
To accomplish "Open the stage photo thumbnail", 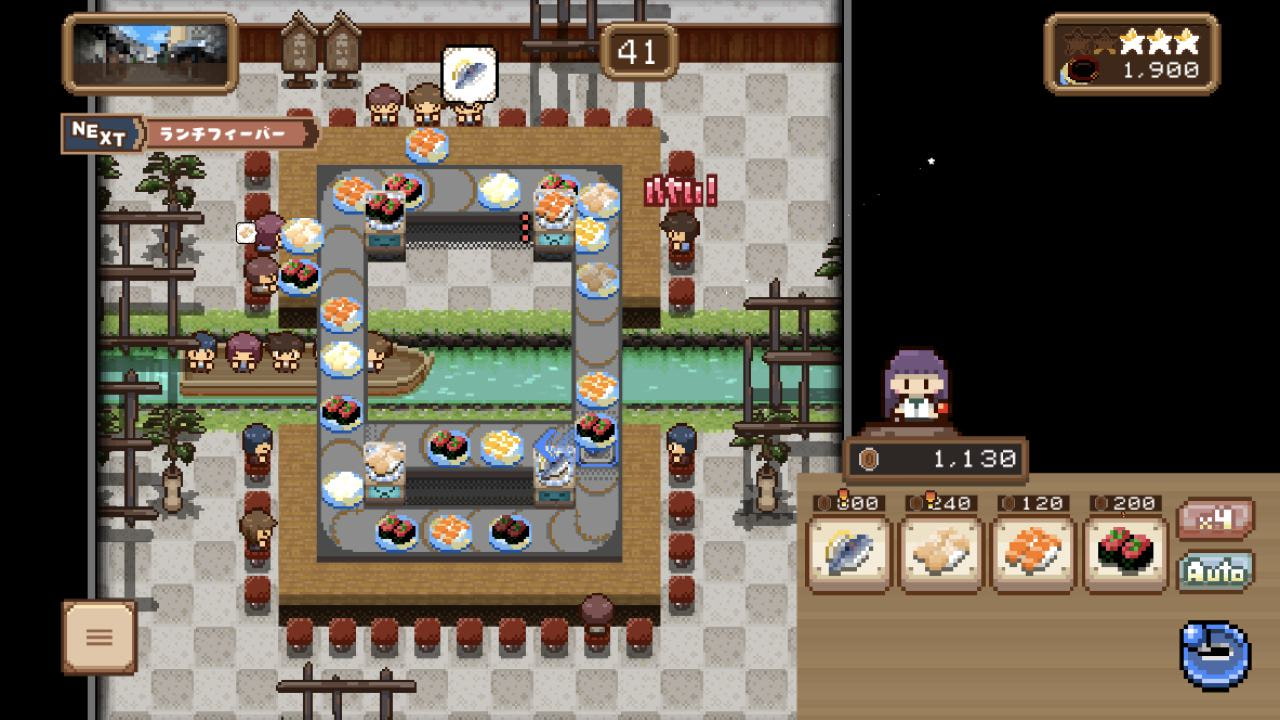I will [150, 53].
